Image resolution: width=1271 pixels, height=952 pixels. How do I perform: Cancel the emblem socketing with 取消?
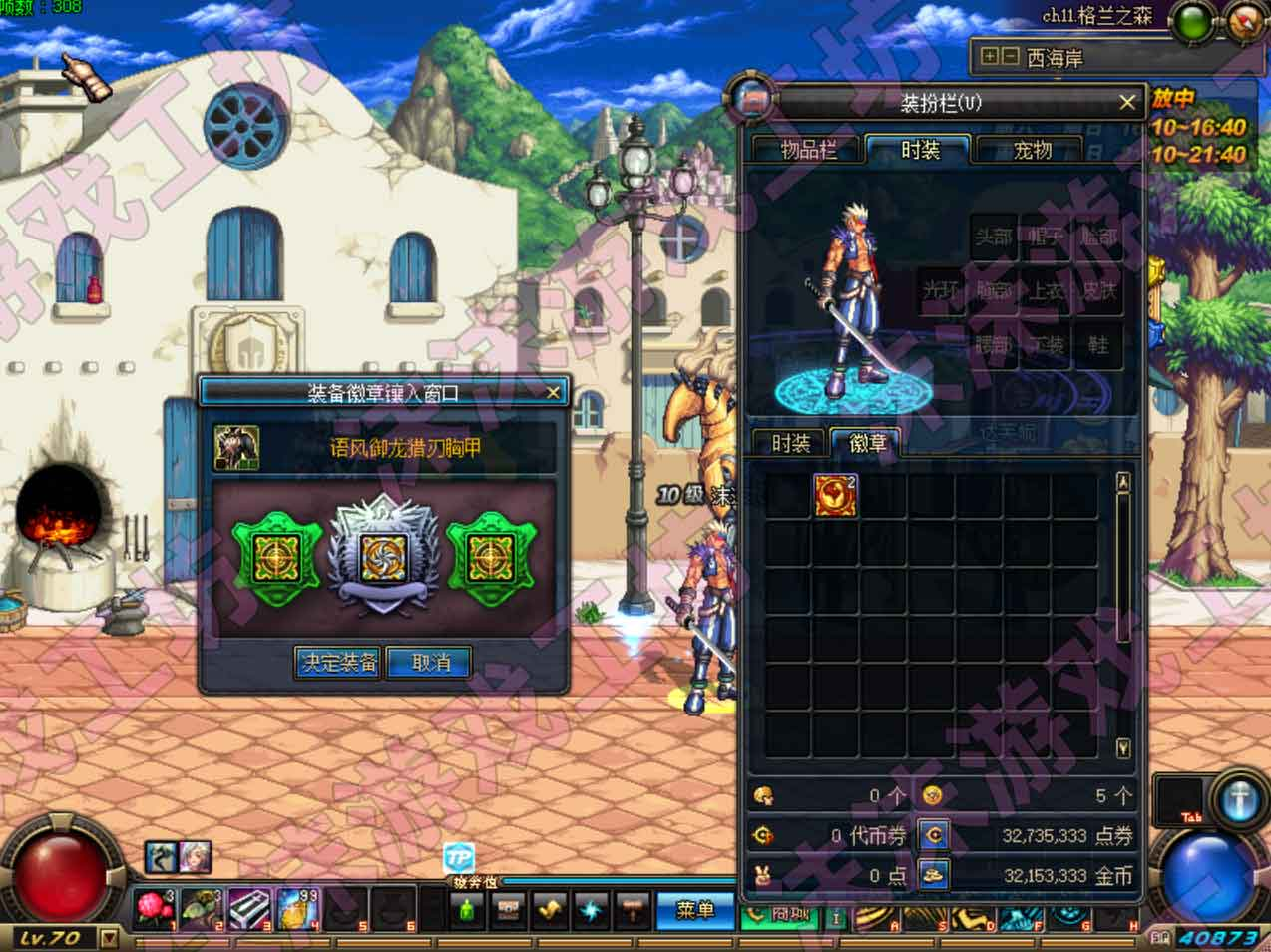(x=428, y=662)
